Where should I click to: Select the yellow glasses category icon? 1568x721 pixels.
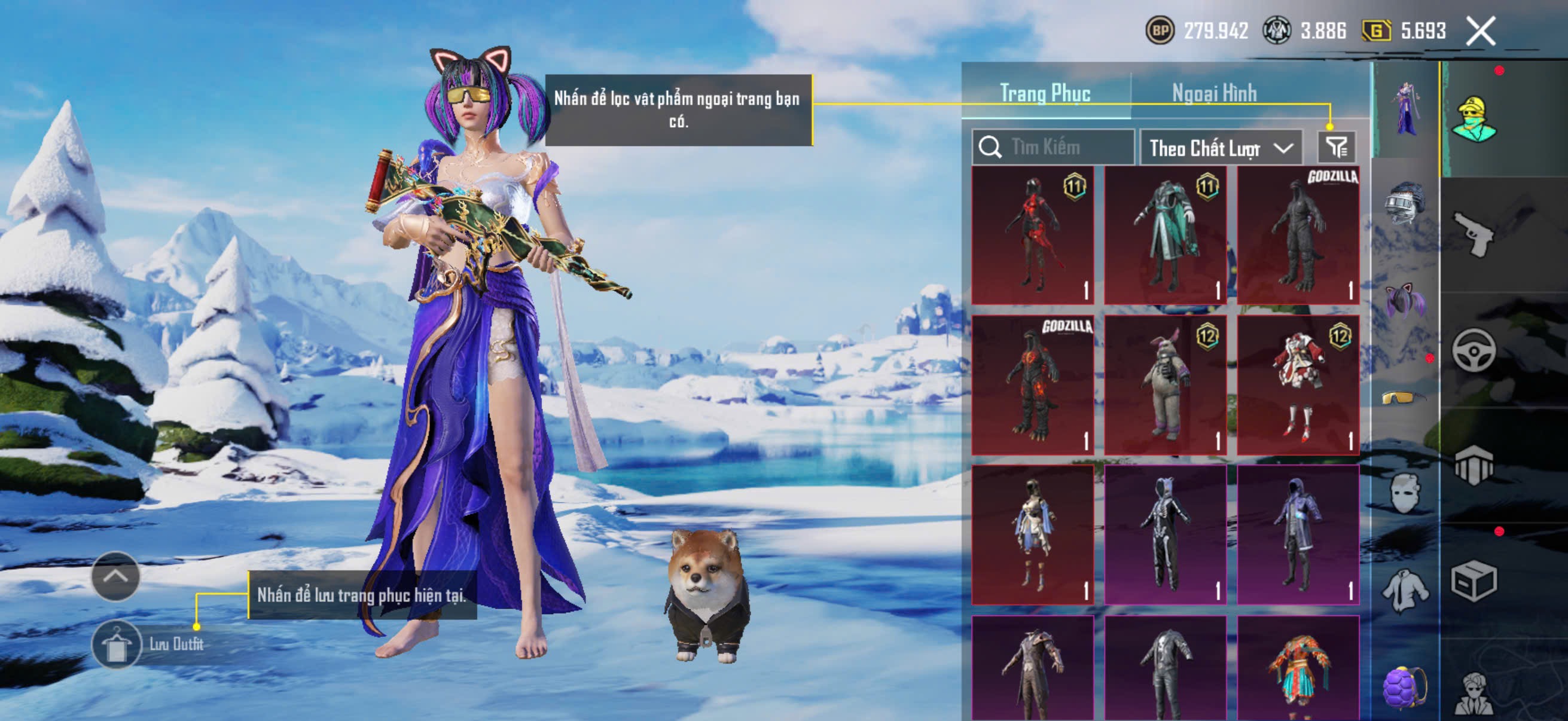[1404, 398]
